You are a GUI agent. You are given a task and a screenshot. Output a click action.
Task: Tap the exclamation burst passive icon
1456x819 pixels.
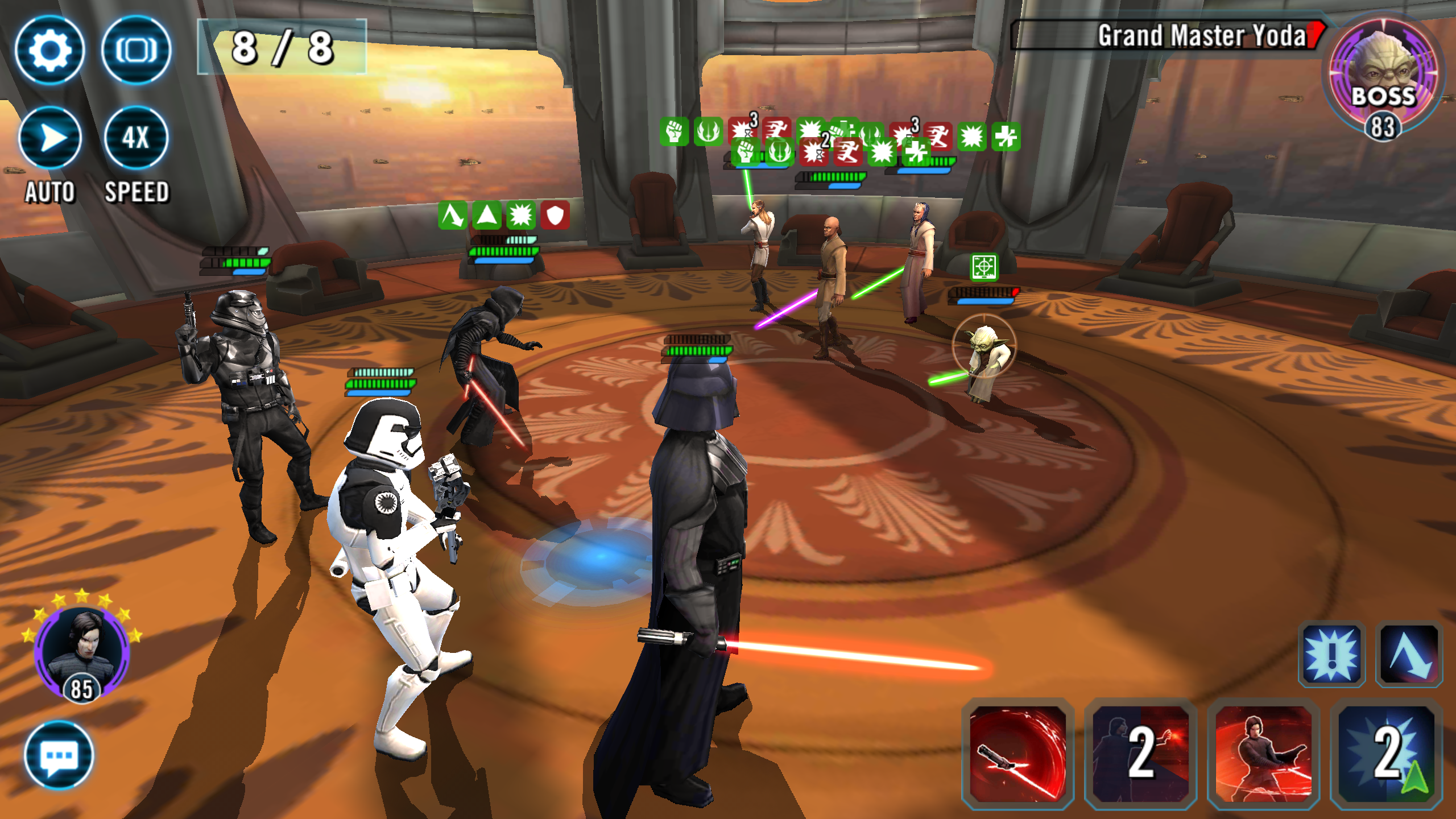(1331, 655)
